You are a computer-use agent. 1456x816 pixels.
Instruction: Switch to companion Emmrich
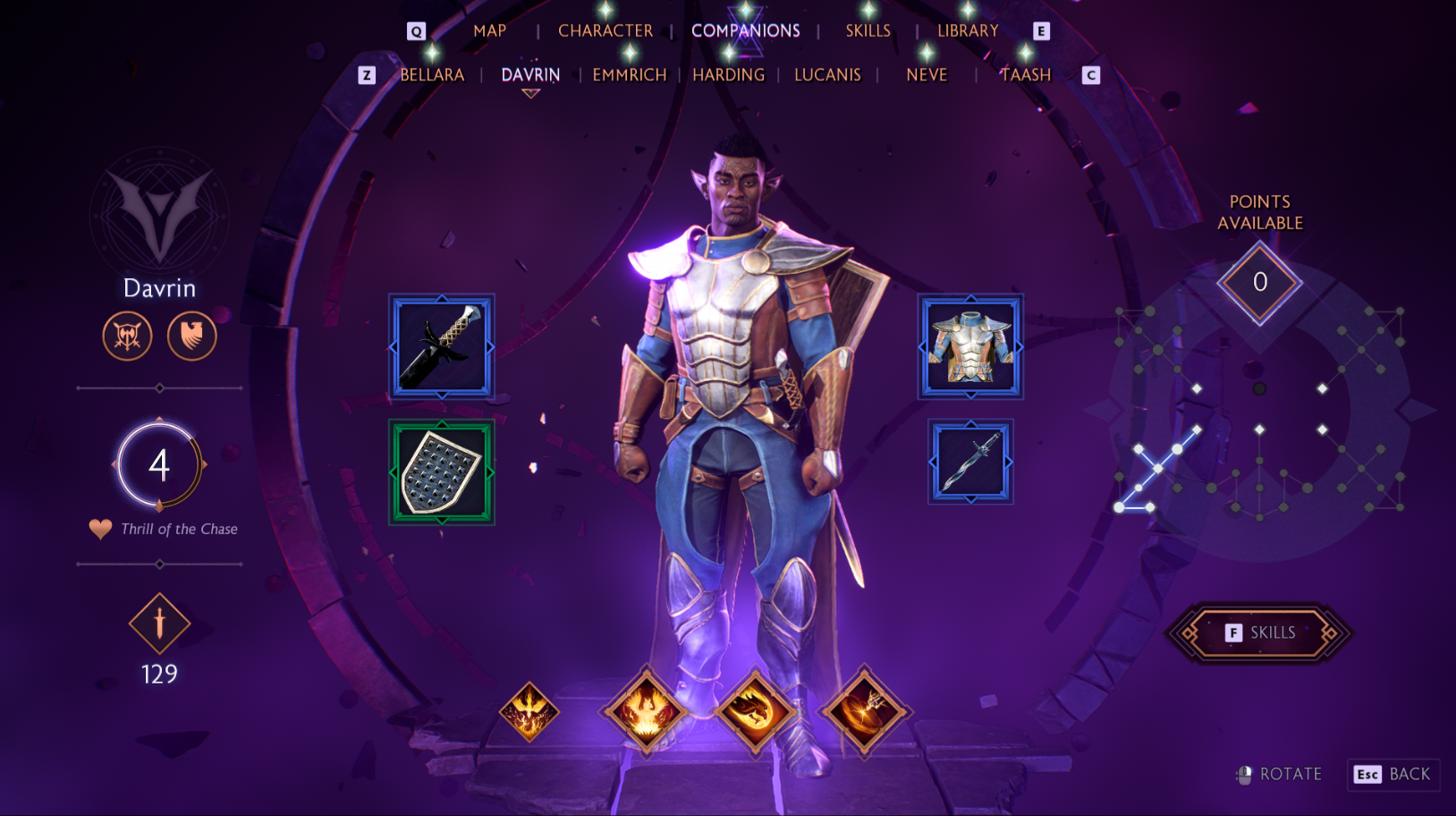tap(630, 75)
